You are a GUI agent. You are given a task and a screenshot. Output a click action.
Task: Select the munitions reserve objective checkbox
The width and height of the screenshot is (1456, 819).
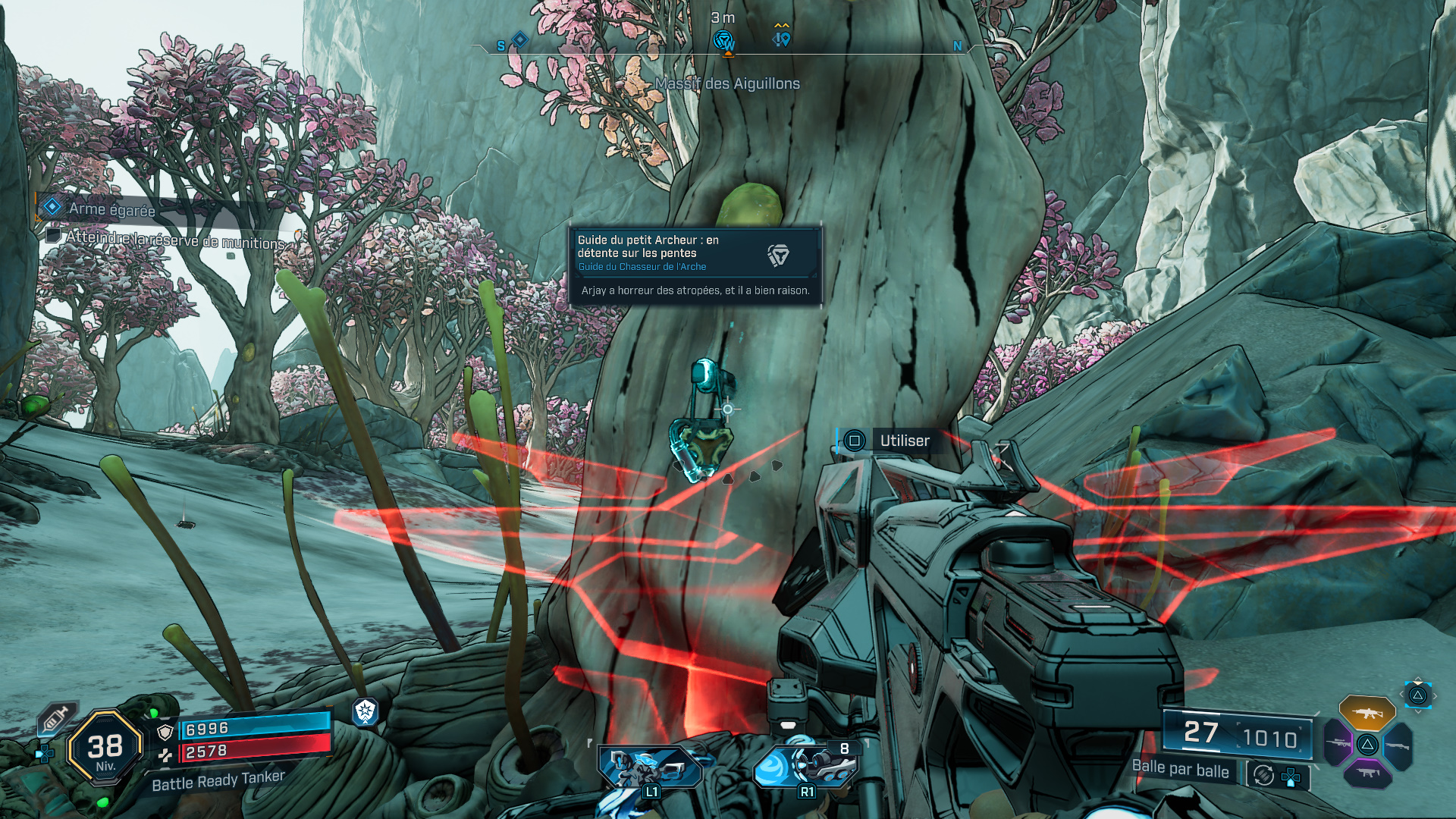[53, 235]
